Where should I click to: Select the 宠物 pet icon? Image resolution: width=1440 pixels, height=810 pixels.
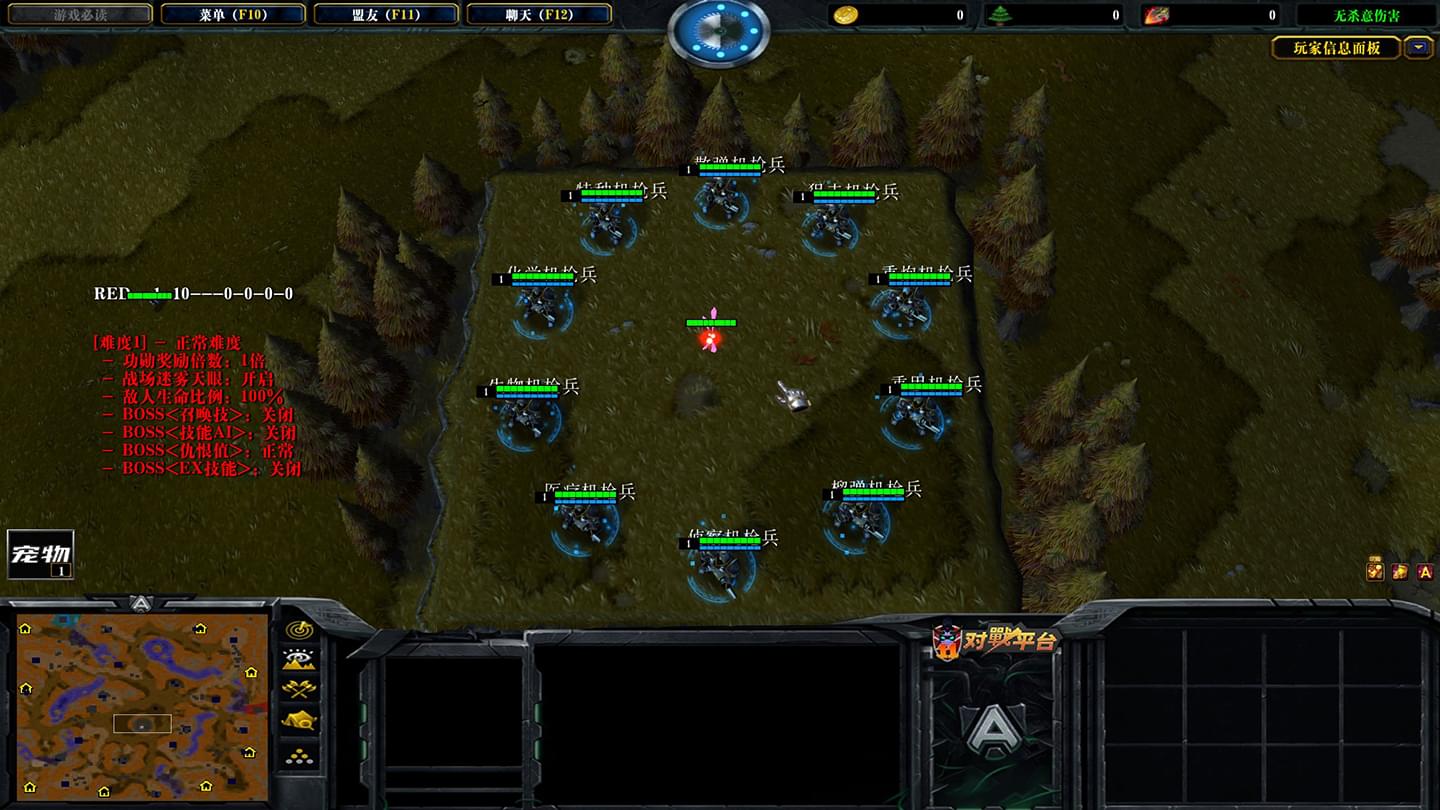[x=40, y=554]
